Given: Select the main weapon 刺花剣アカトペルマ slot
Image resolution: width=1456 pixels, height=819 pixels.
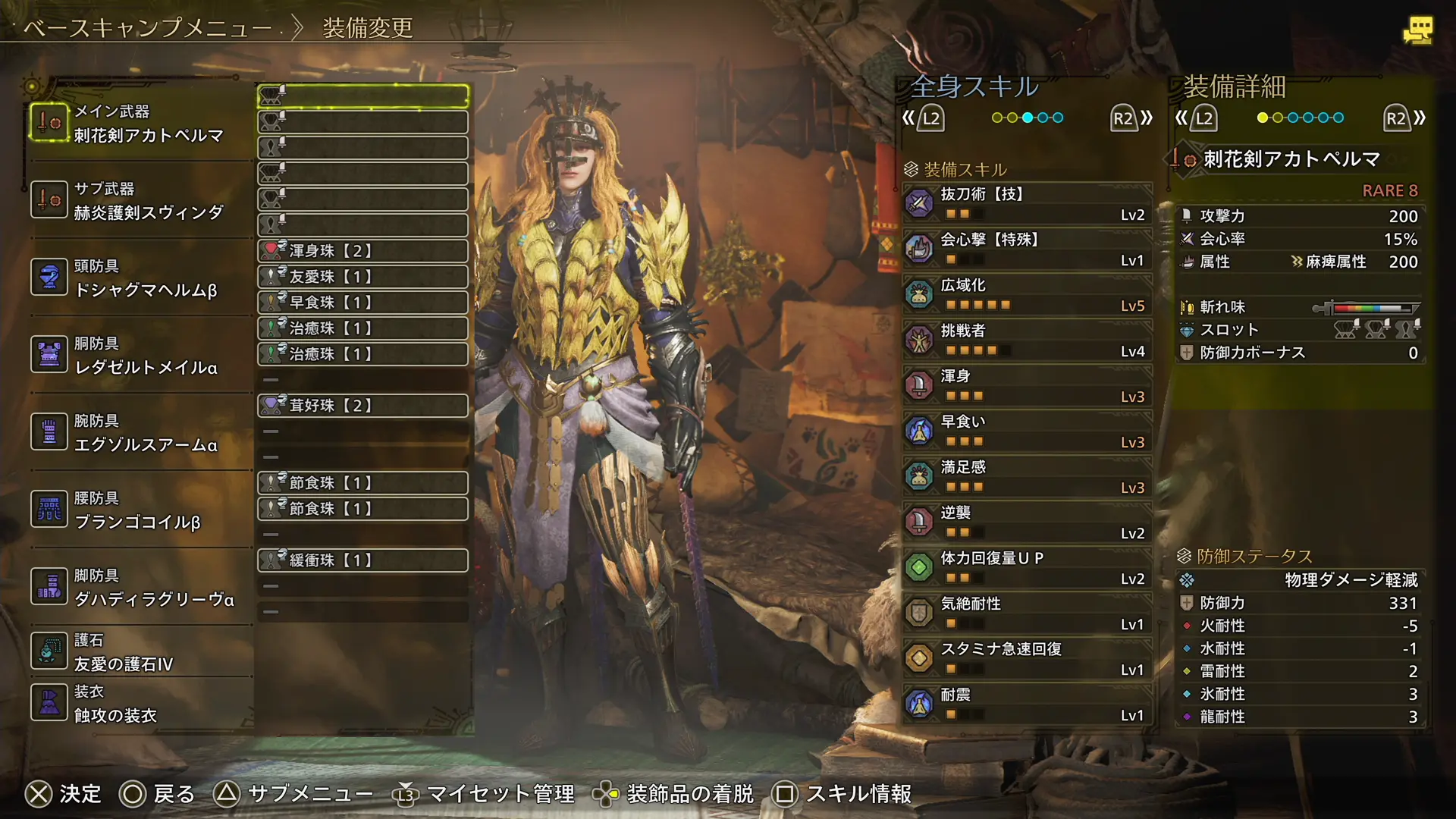Looking at the screenshot, I should pyautogui.click(x=140, y=124).
